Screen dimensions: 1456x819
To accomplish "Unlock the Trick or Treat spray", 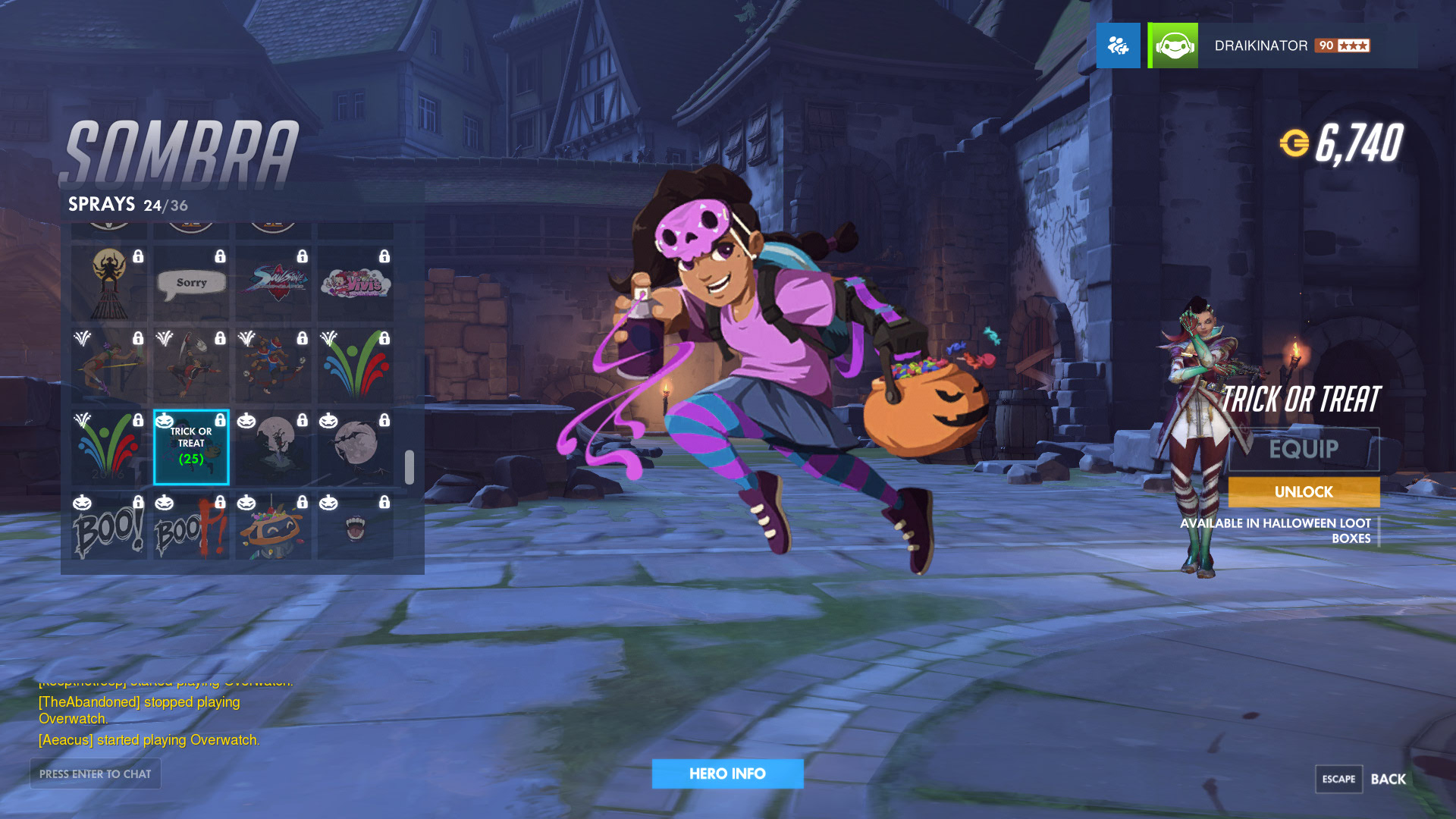I will [1304, 492].
